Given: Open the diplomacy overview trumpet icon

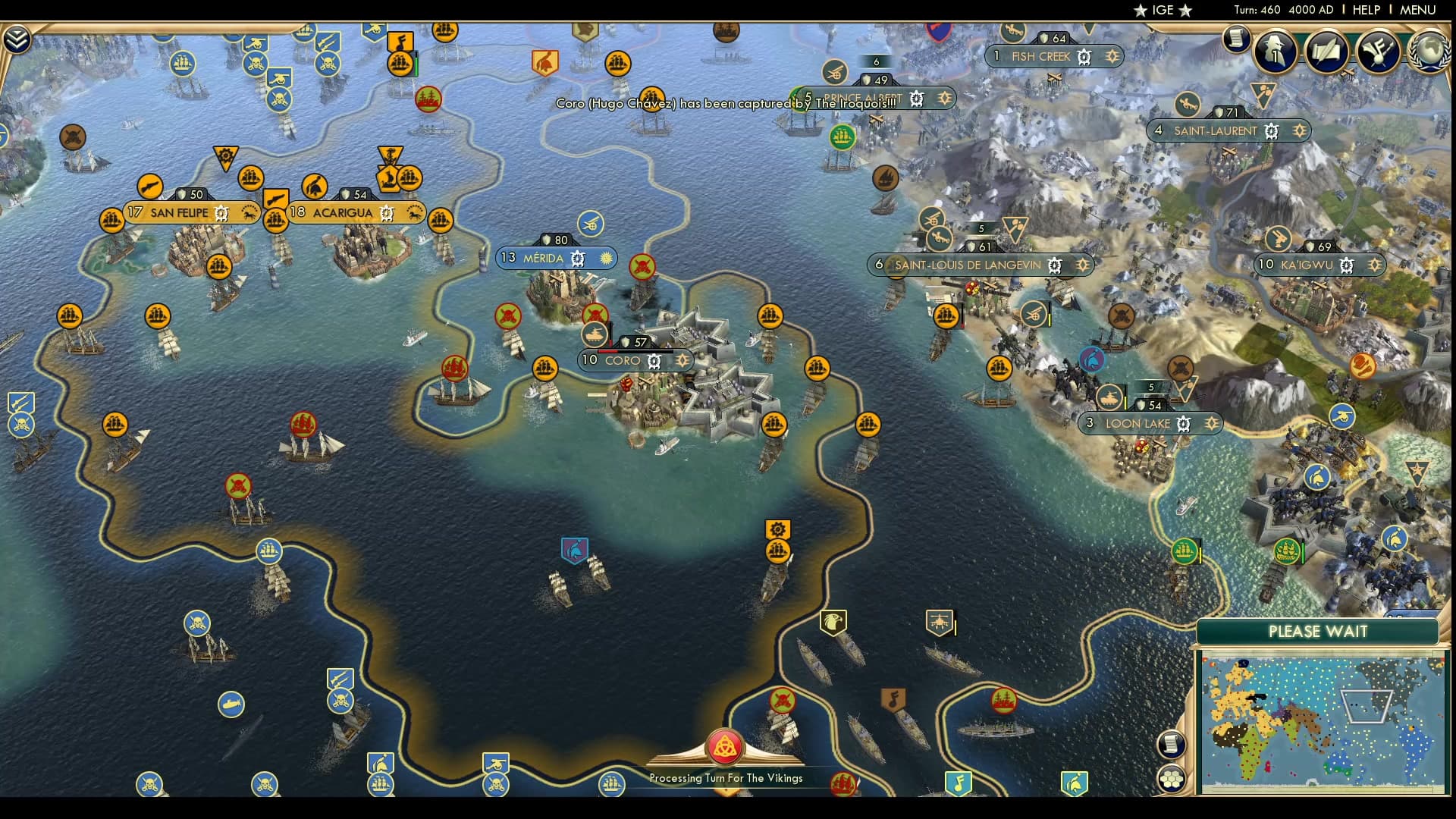Looking at the screenshot, I should [1378, 51].
